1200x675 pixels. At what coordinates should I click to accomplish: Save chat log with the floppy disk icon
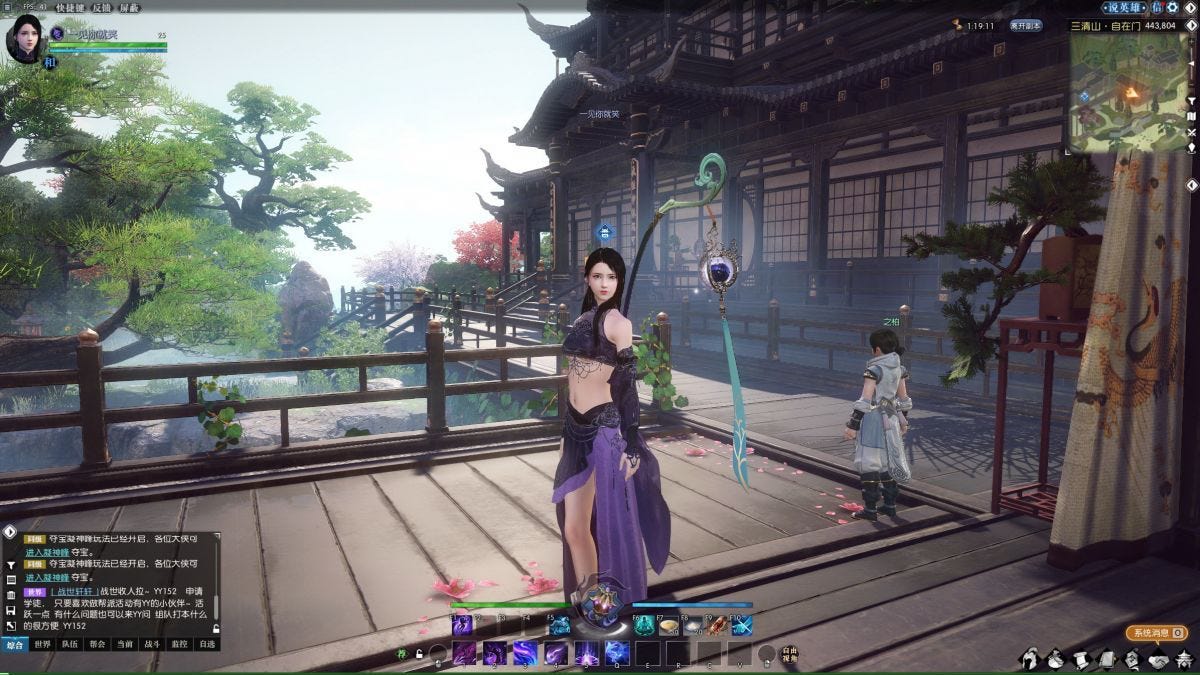click(x=10, y=610)
